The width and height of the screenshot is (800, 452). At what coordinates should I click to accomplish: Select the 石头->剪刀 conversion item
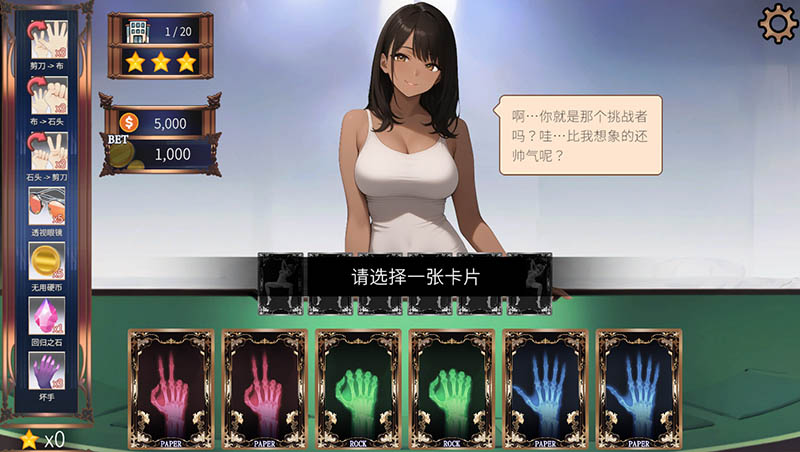coord(47,150)
